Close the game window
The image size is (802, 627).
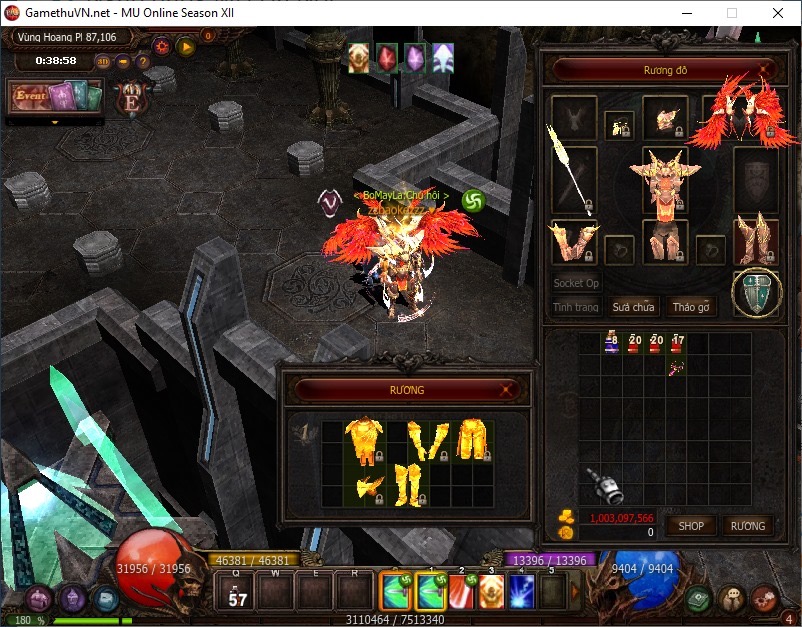point(778,13)
